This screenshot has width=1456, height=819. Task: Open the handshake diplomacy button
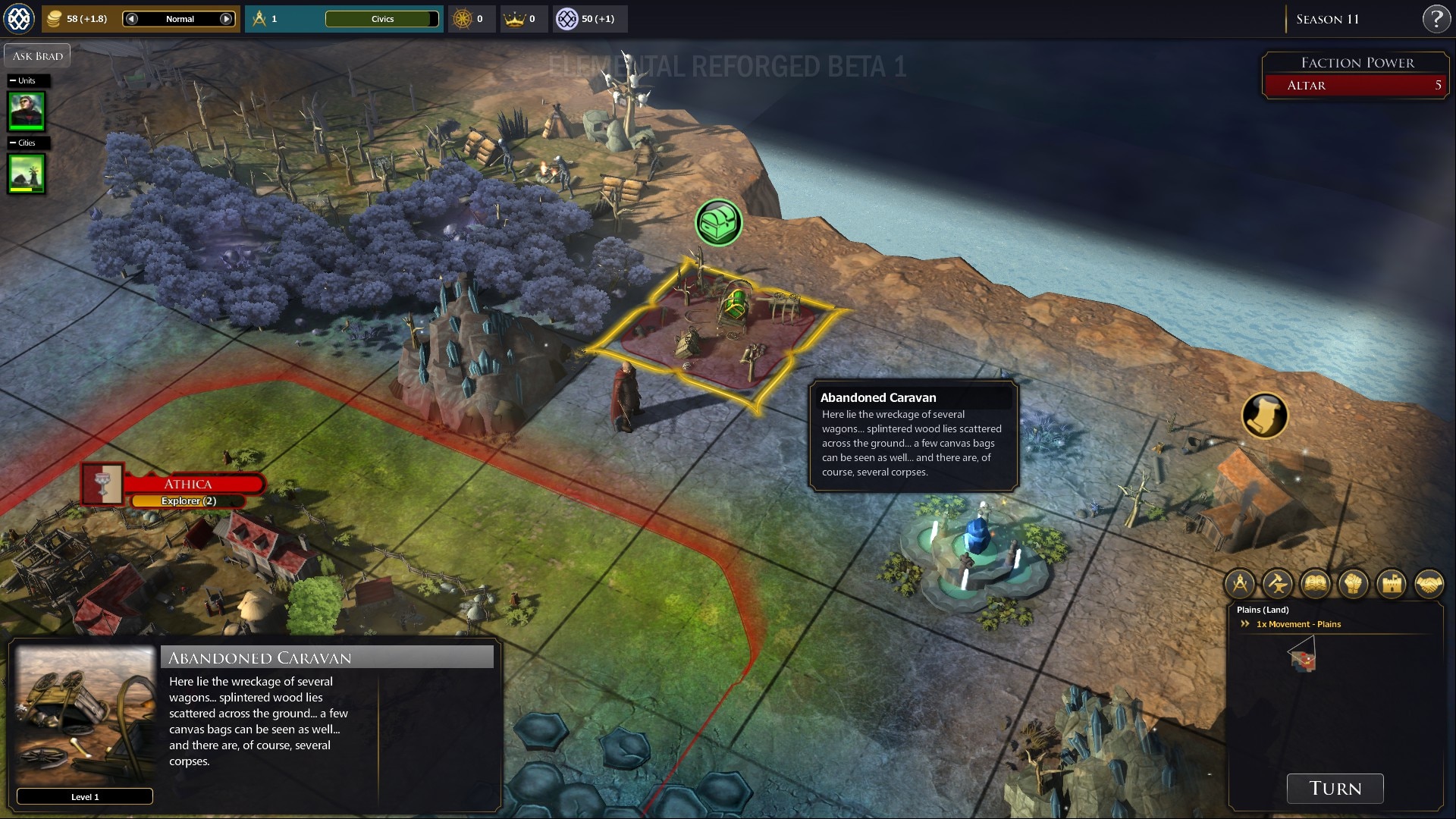[x=1429, y=584]
